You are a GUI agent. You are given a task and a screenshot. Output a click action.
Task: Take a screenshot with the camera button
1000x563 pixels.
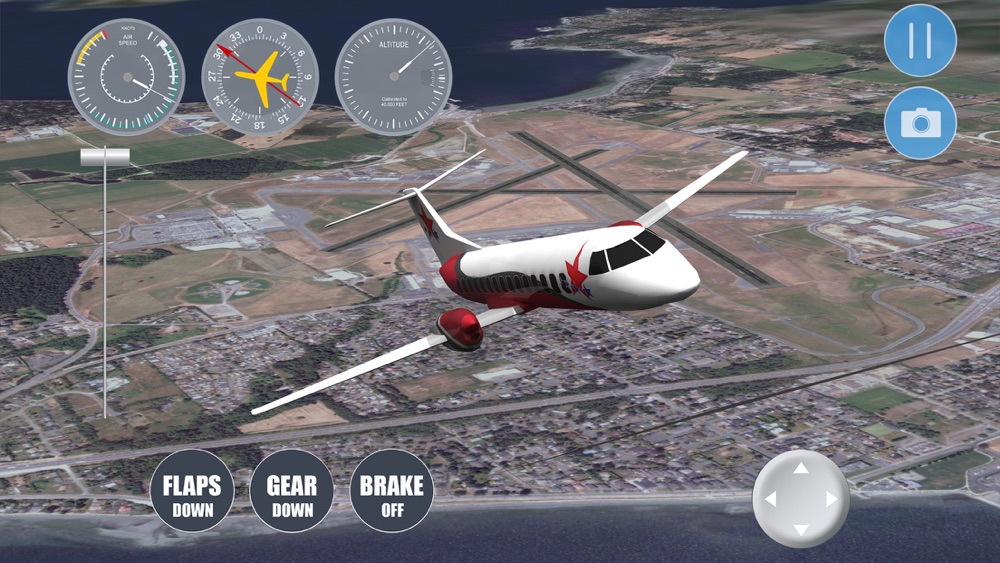[x=920, y=122]
